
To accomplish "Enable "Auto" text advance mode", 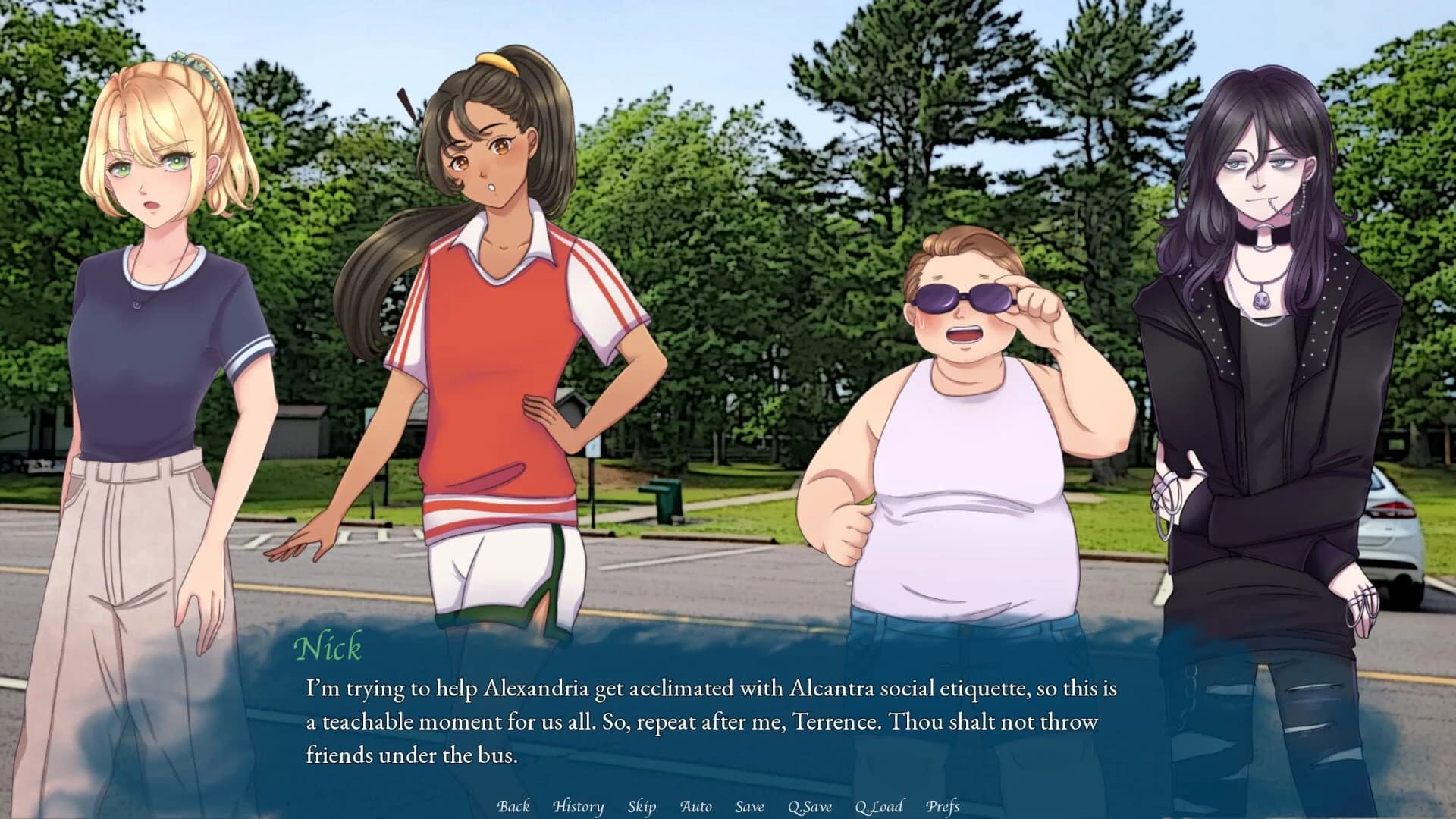I will pos(697,807).
